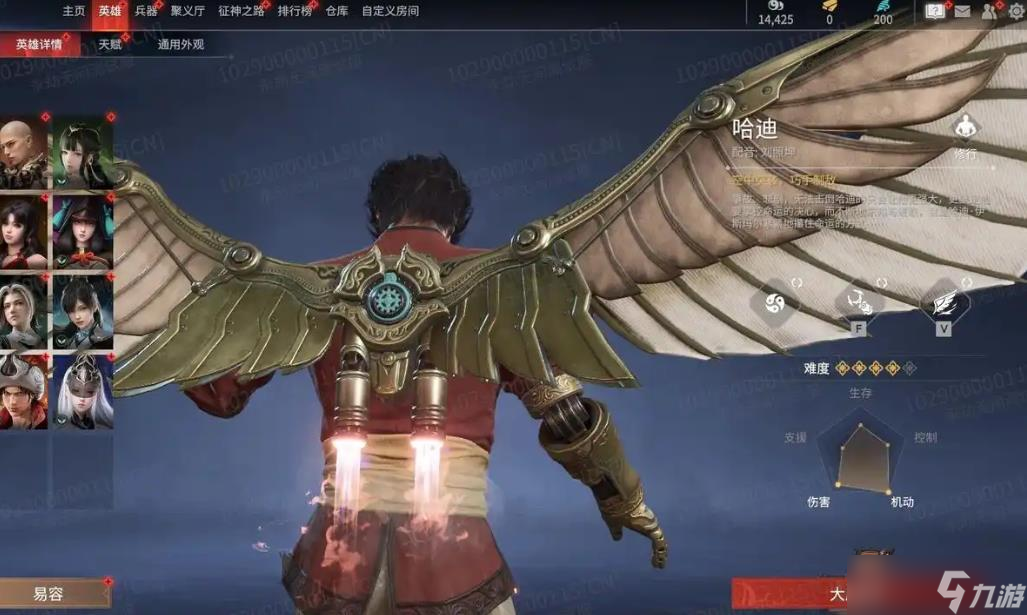Select the bald monk hero portrait

coord(22,153)
